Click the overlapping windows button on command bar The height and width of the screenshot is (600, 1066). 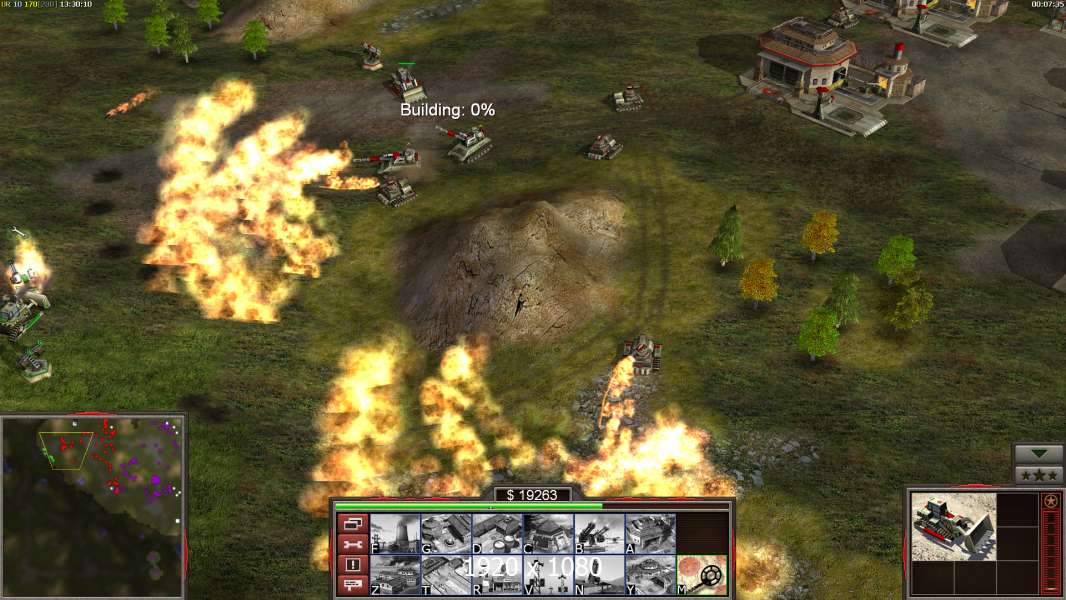click(351, 523)
